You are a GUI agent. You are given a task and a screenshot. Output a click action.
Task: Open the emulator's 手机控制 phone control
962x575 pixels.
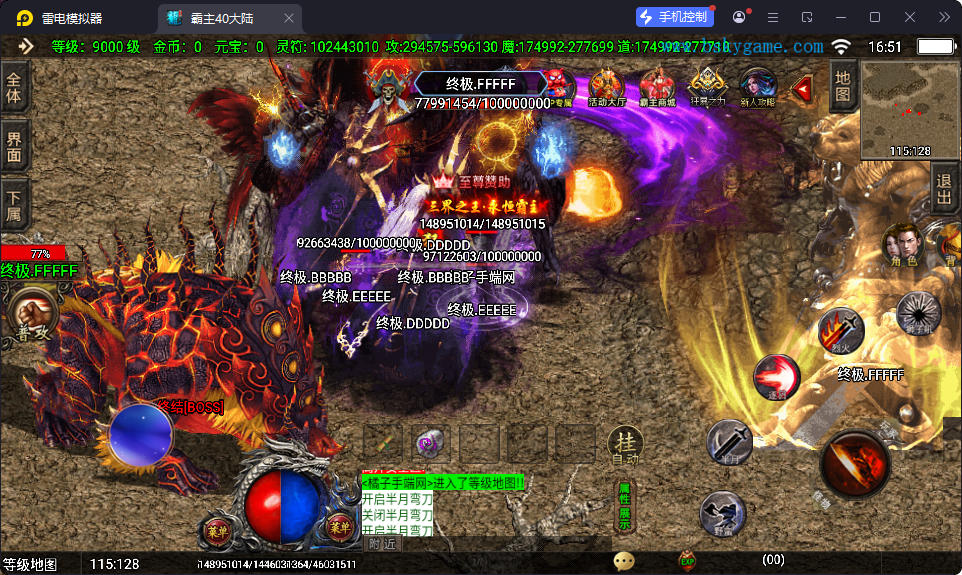click(x=674, y=17)
